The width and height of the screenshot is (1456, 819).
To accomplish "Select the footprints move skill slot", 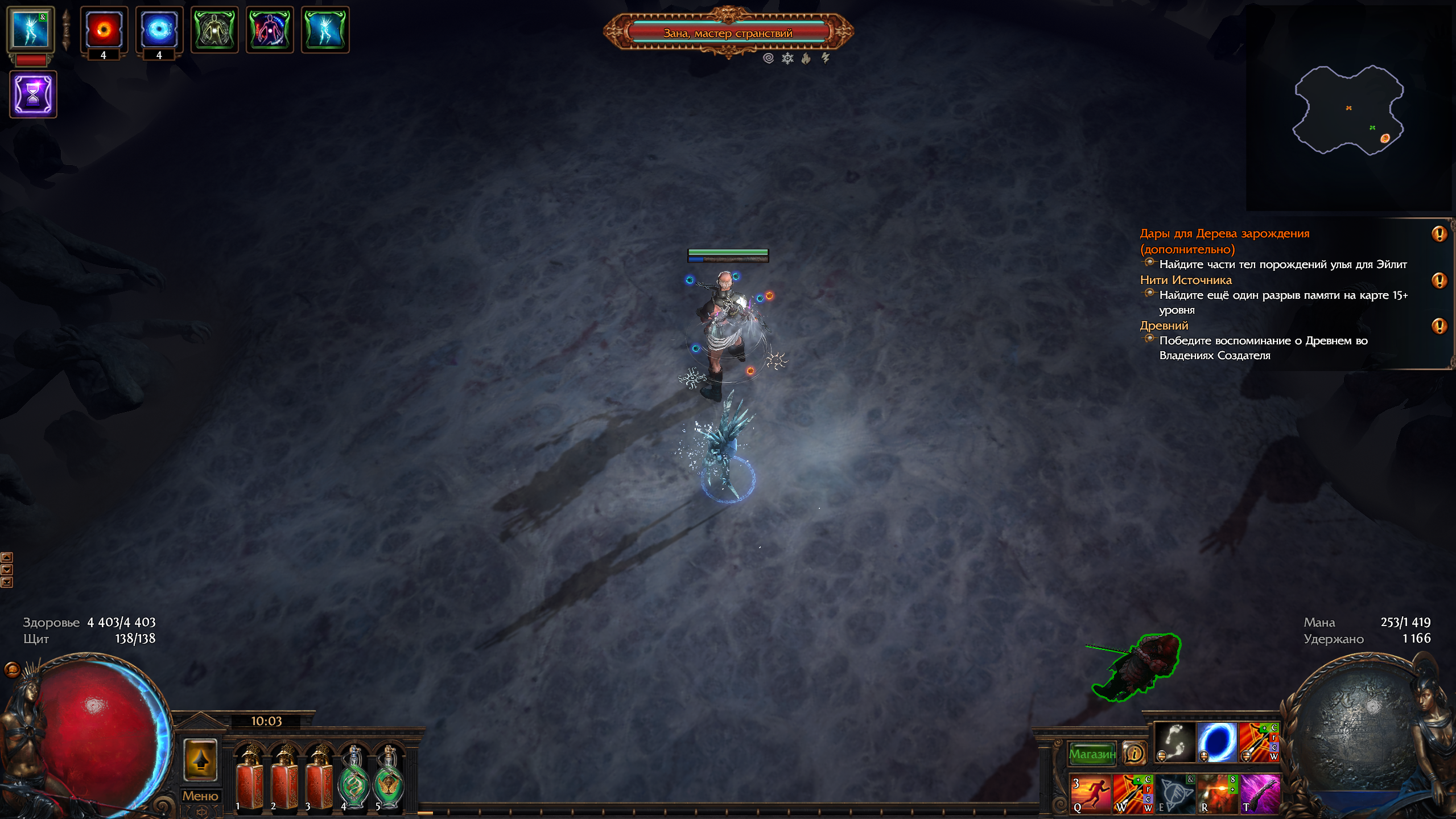I will click(x=1174, y=742).
